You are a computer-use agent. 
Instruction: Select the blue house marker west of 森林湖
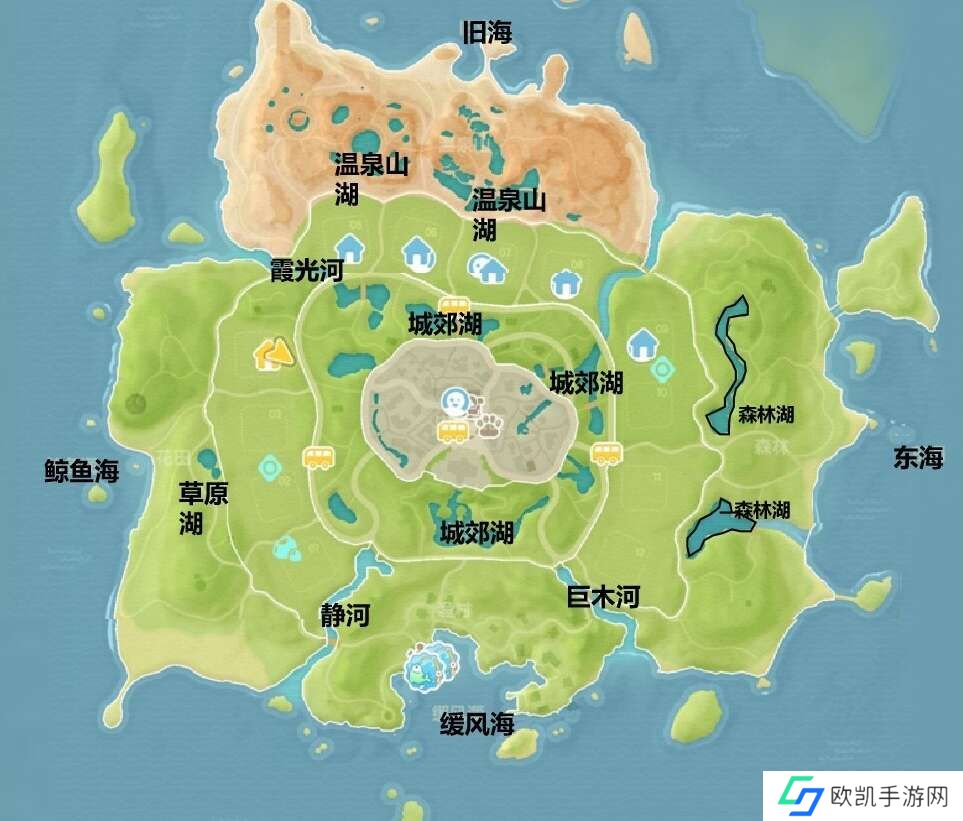(x=642, y=345)
